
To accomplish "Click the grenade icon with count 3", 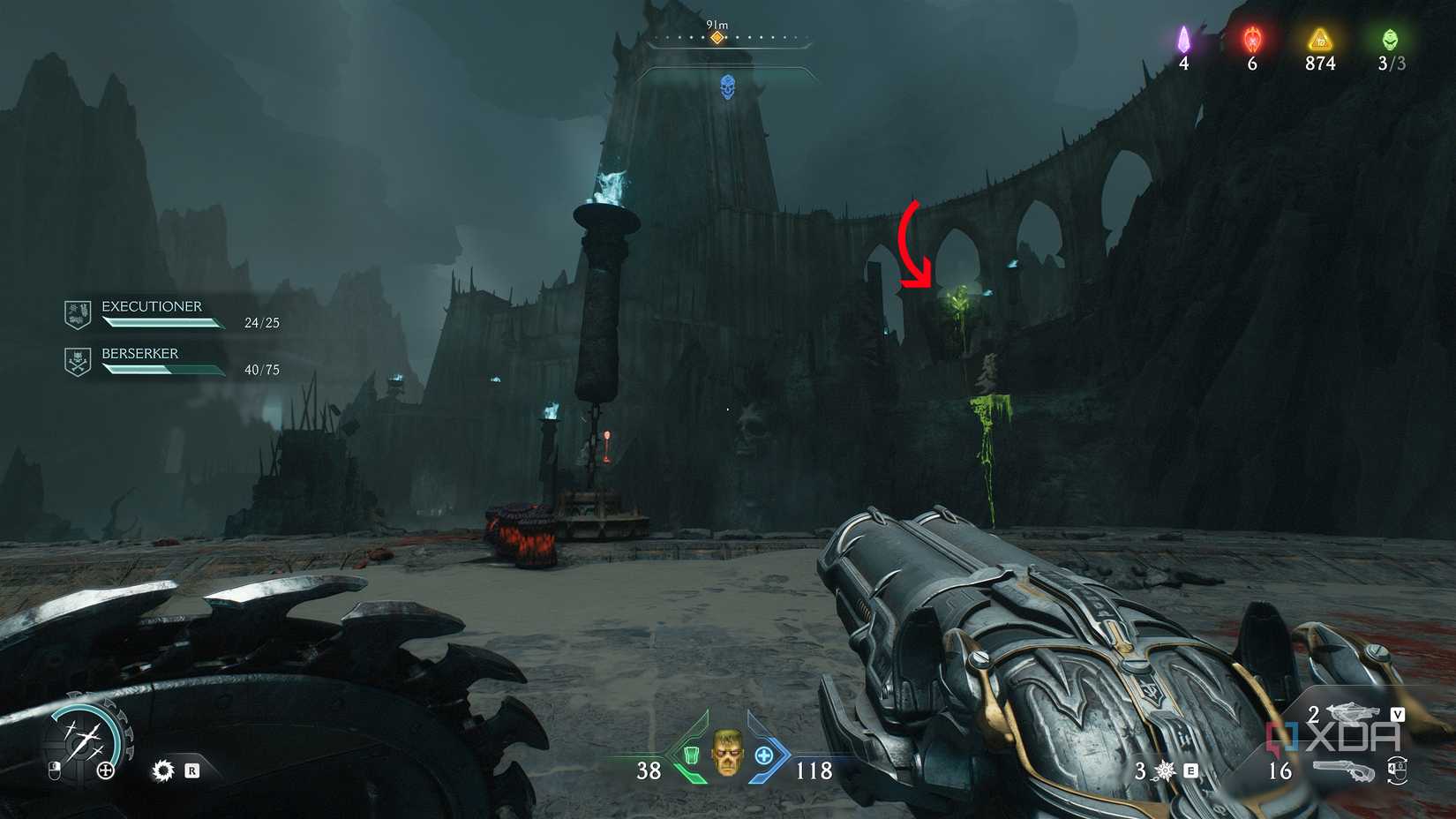I will point(1163,770).
